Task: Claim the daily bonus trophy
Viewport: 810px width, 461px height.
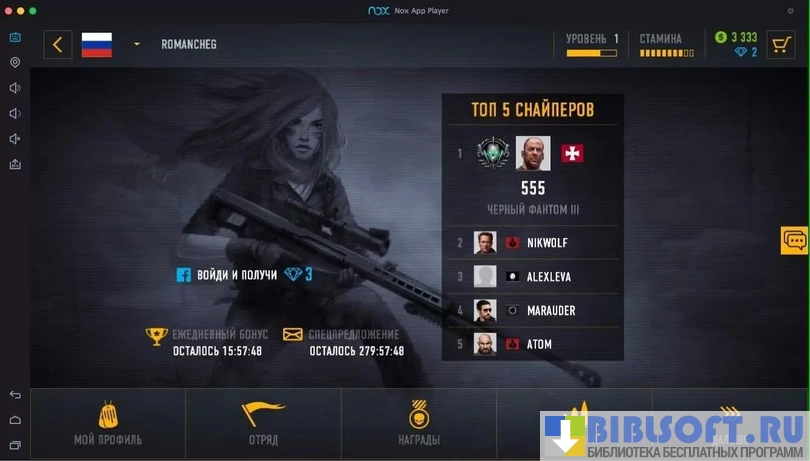Action: point(156,336)
